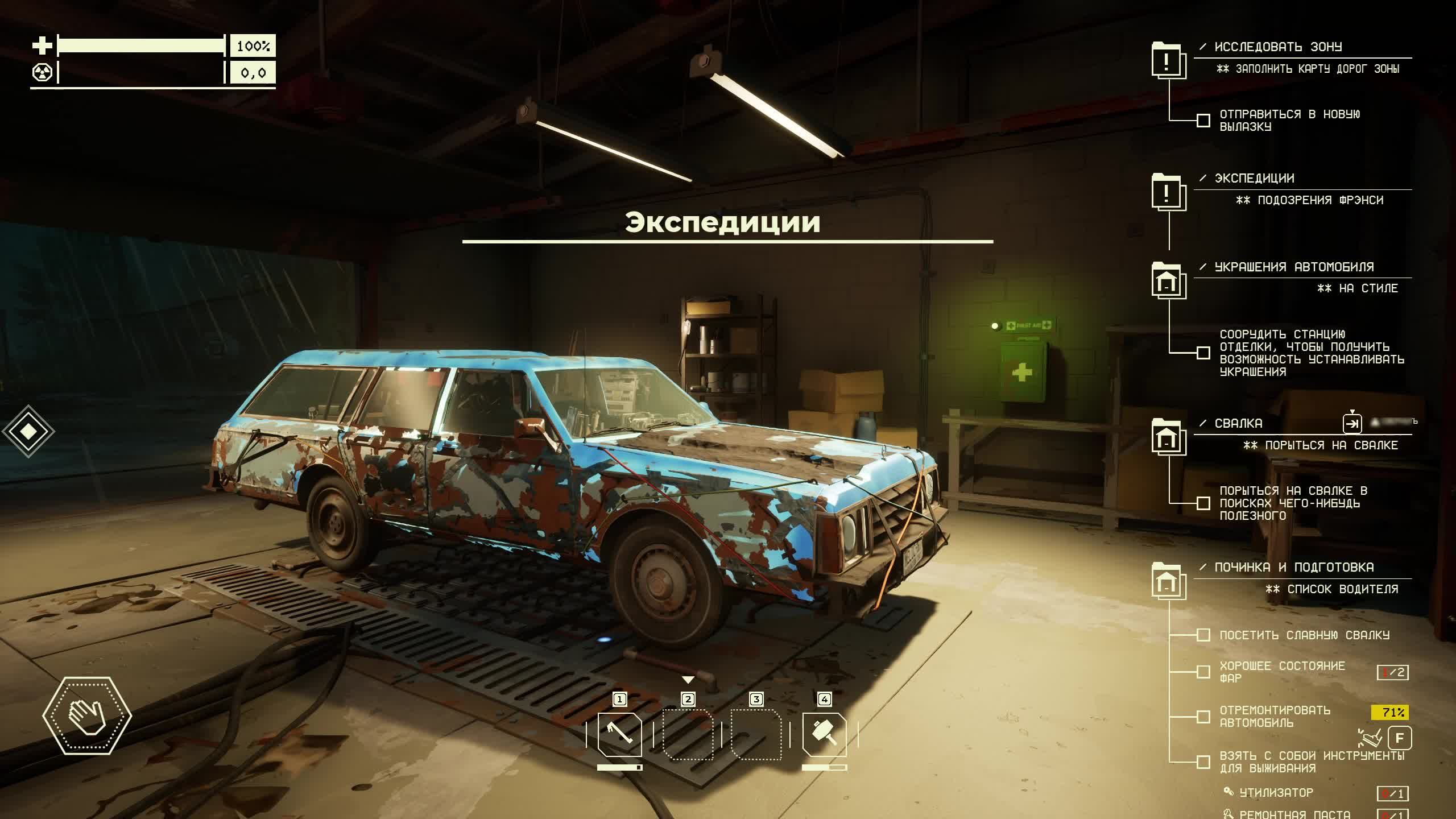Image resolution: width=1456 pixels, height=819 pixels.
Task: Open the "Починка и подготовка" quest entry
Action: [1293, 568]
